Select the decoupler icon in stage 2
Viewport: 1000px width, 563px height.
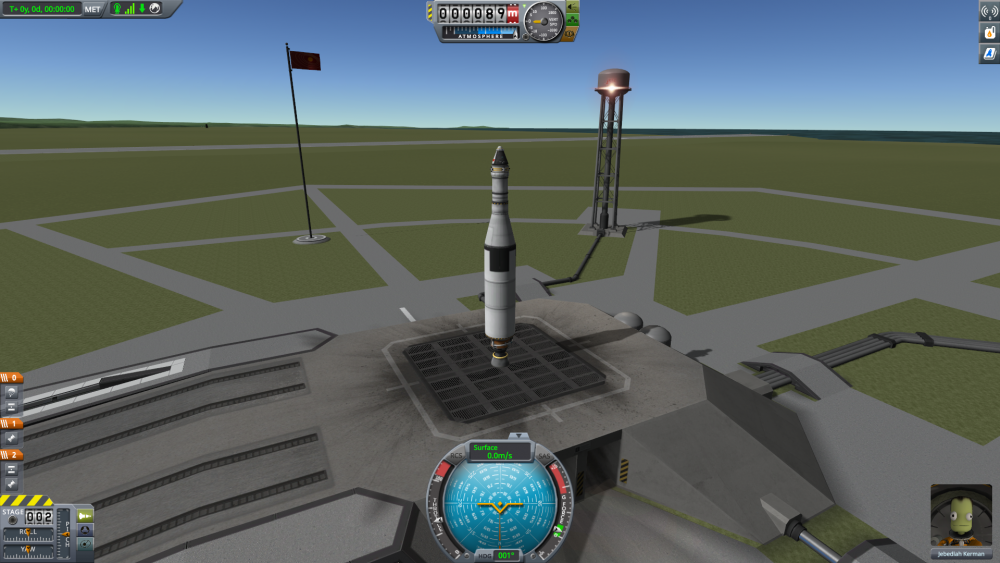[x=11, y=469]
